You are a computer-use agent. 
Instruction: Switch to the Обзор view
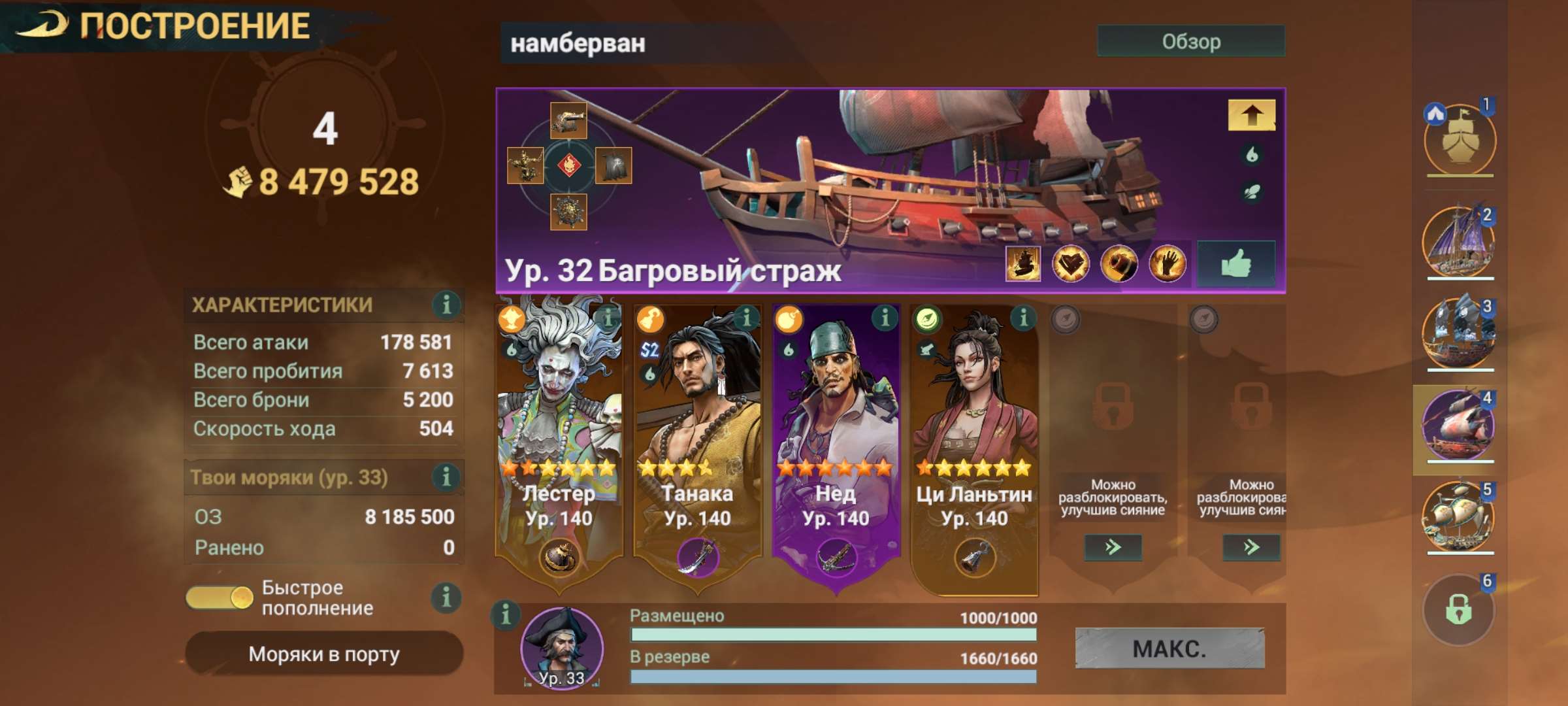(1190, 42)
